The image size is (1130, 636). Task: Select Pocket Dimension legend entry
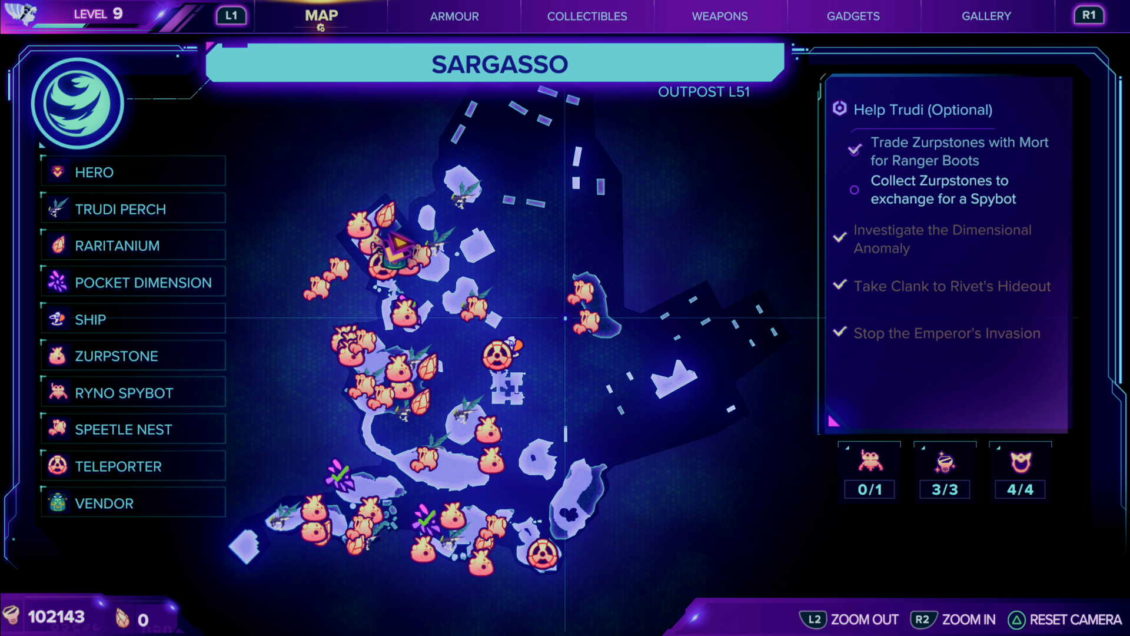(134, 283)
